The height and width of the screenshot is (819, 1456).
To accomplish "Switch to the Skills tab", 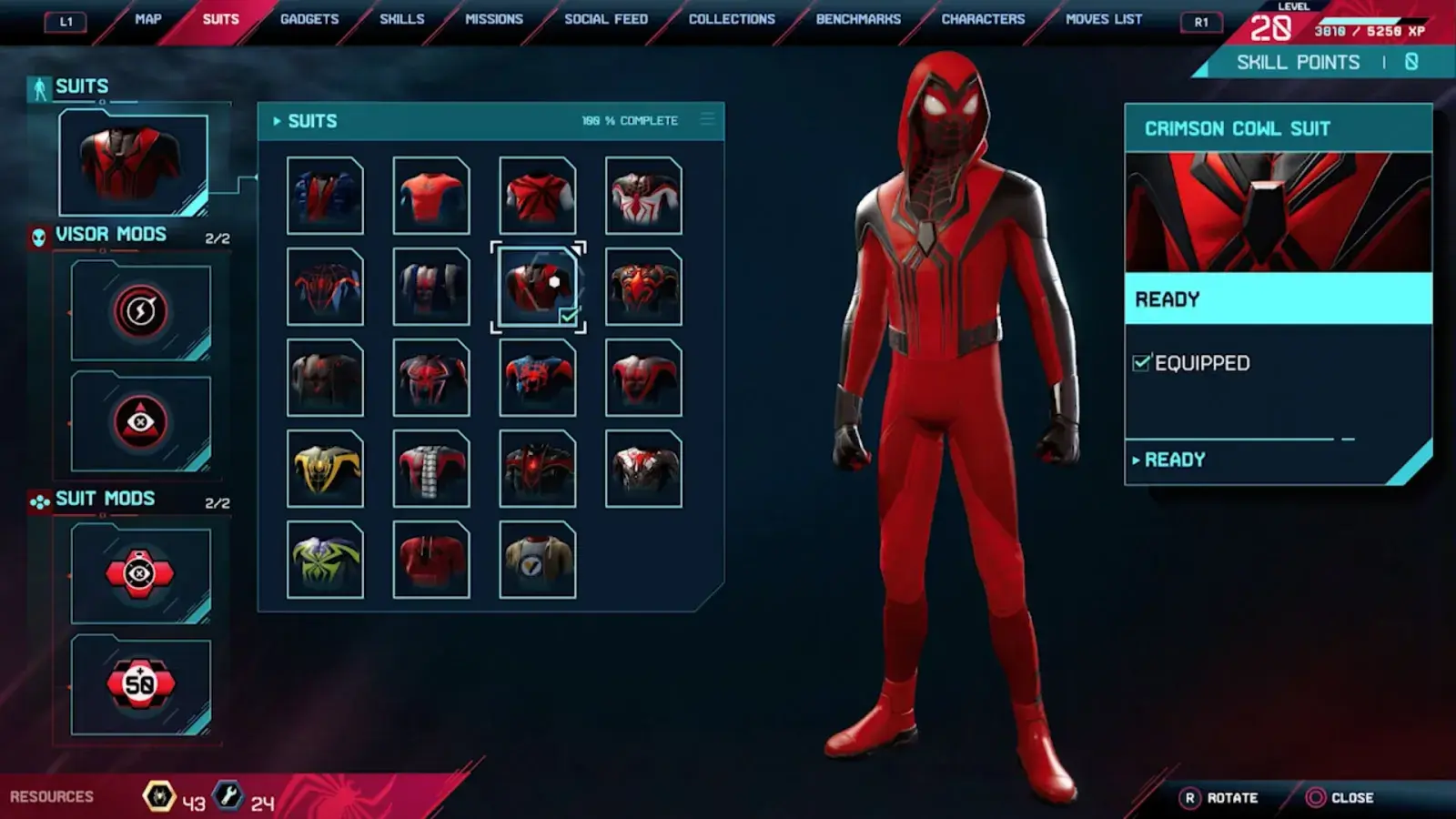I will [401, 19].
